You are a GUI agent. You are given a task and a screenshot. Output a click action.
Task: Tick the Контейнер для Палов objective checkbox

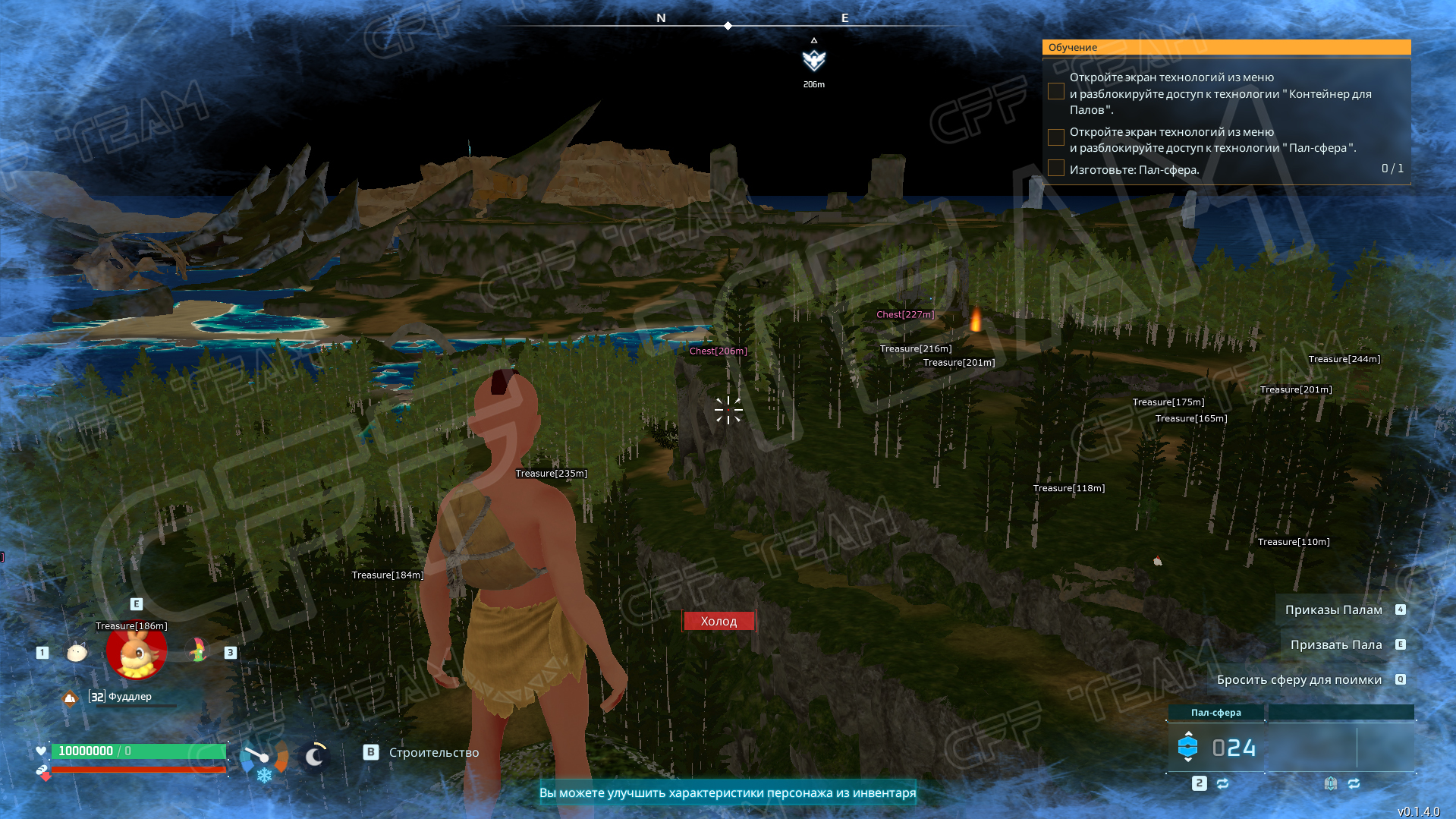click(1055, 92)
